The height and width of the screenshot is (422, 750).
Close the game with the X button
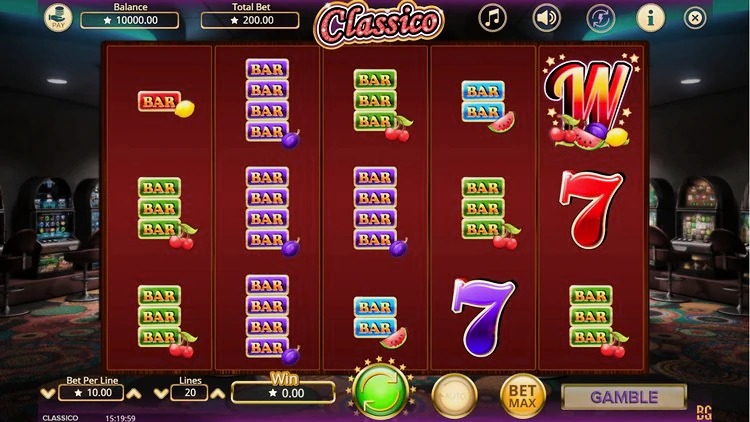695,17
